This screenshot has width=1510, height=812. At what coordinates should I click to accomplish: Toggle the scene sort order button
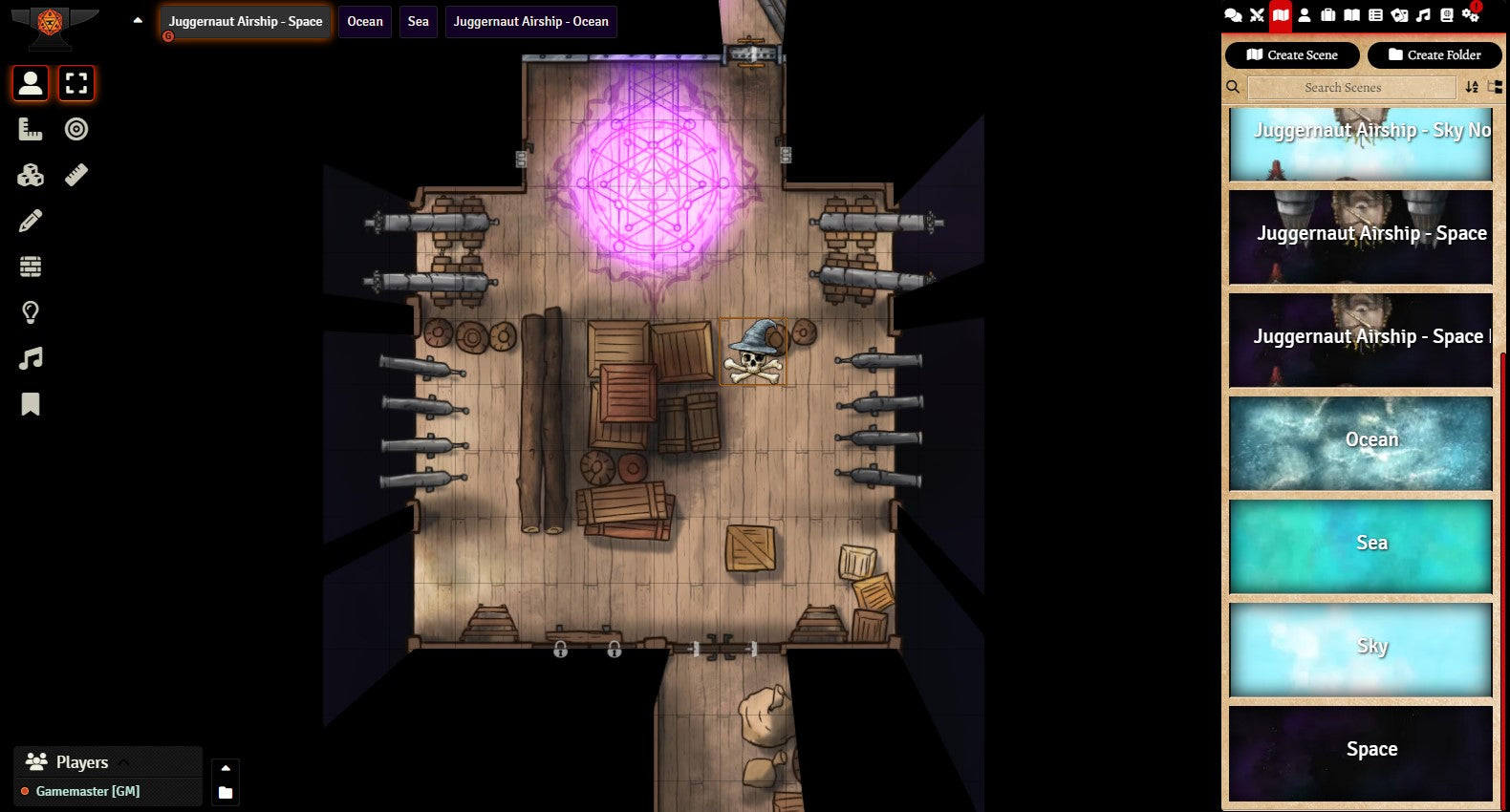coord(1472,87)
